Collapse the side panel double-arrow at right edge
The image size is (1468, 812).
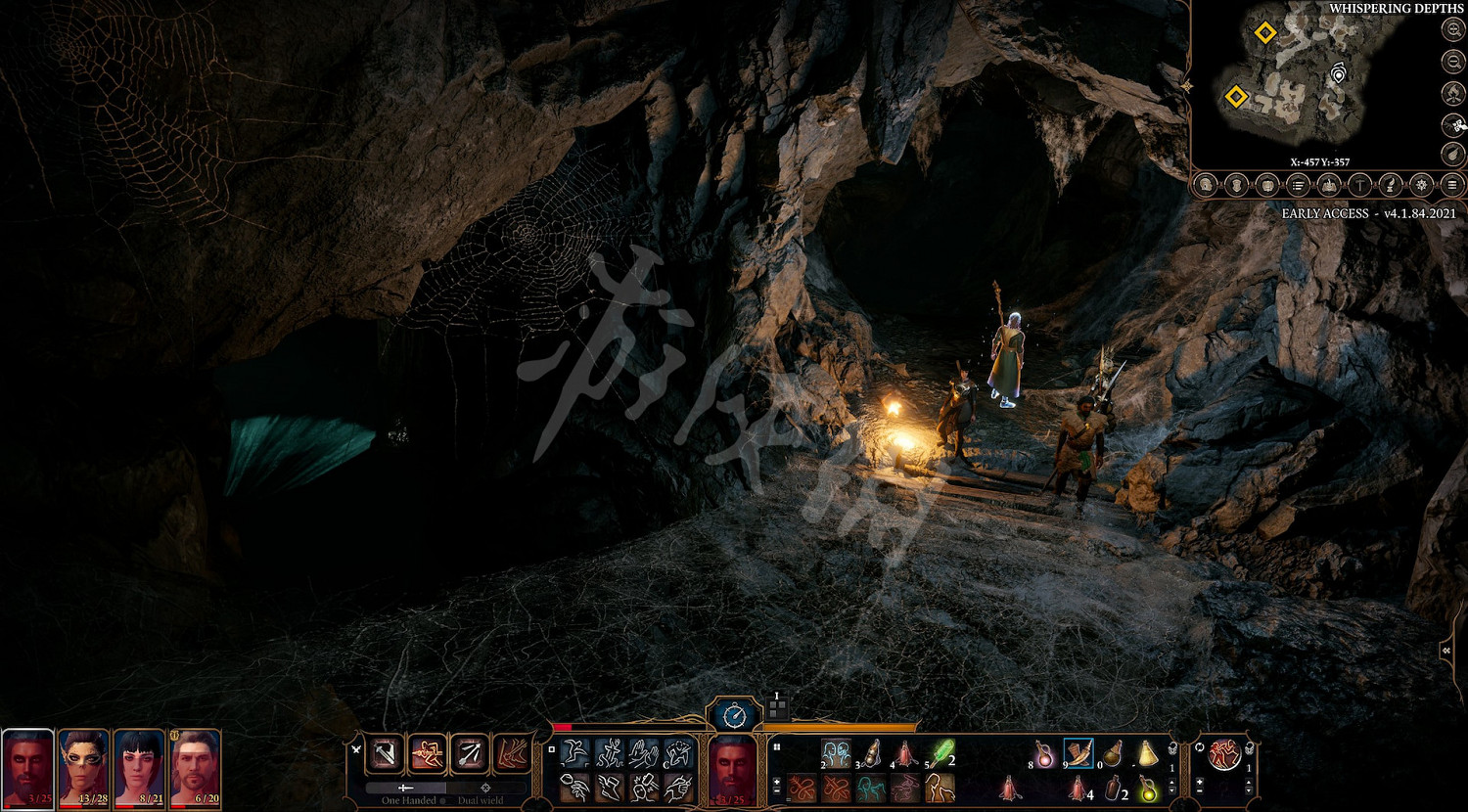point(1446,651)
